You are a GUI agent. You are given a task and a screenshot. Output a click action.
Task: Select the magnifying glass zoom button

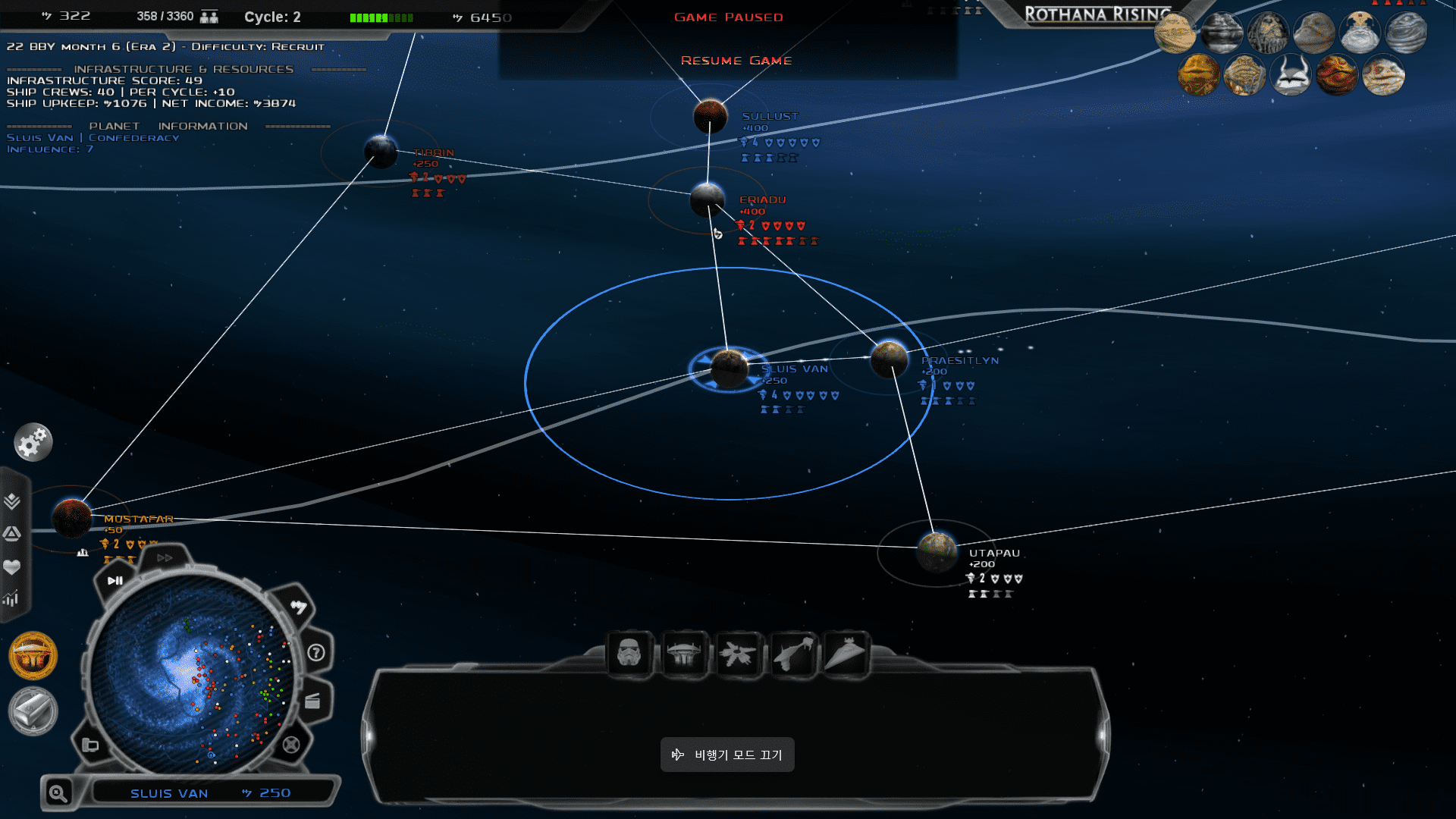[x=58, y=793]
